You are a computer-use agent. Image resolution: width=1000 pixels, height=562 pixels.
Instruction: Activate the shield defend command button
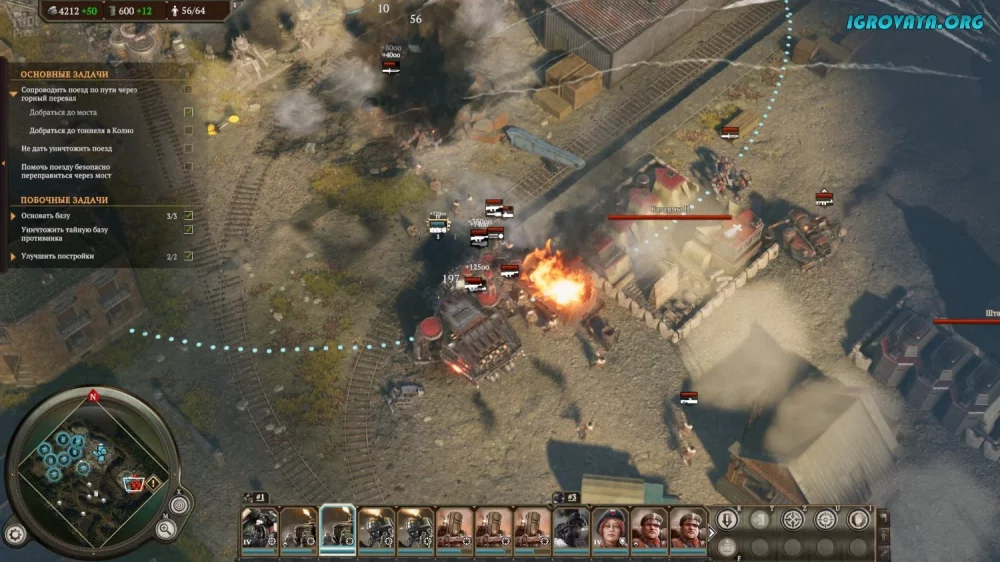click(858, 519)
